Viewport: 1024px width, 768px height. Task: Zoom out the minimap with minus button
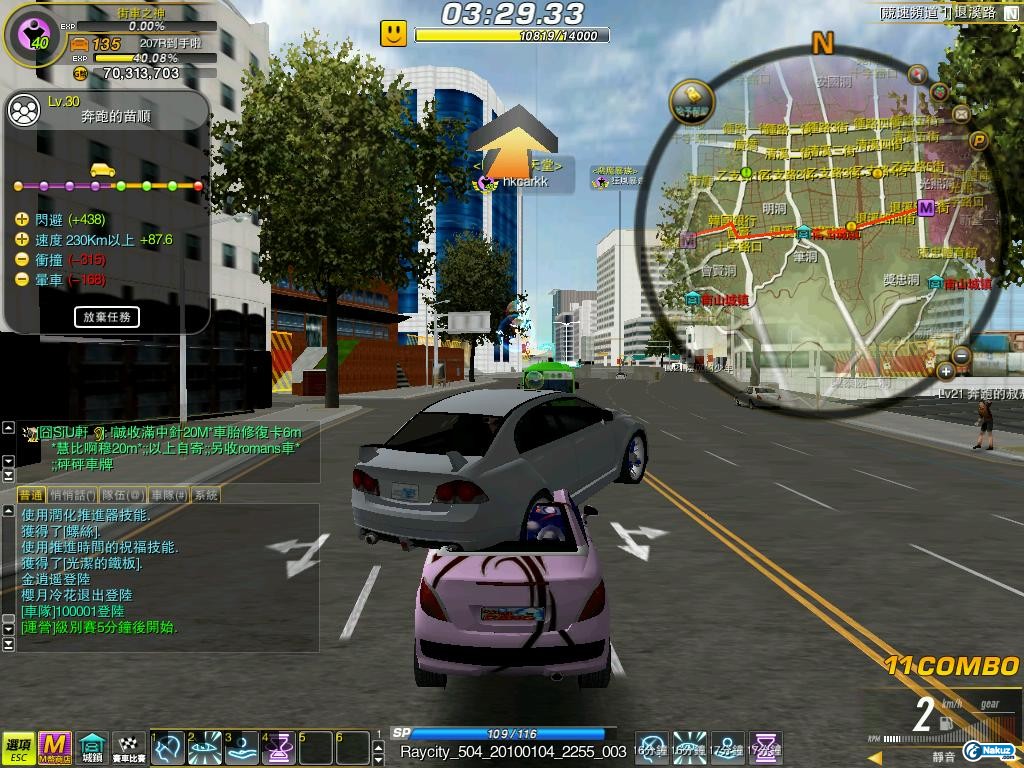coord(961,355)
